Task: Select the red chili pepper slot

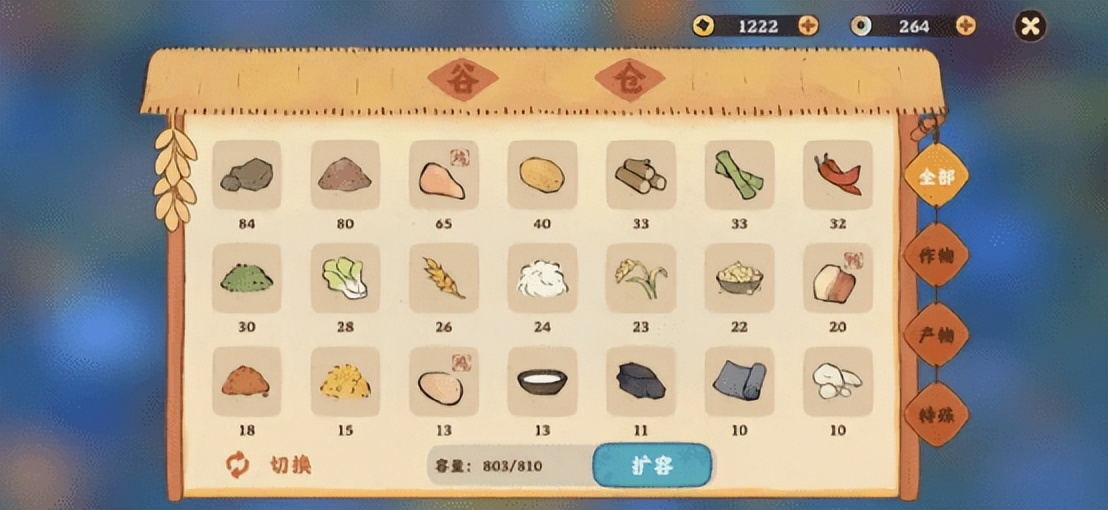Action: 837,175
